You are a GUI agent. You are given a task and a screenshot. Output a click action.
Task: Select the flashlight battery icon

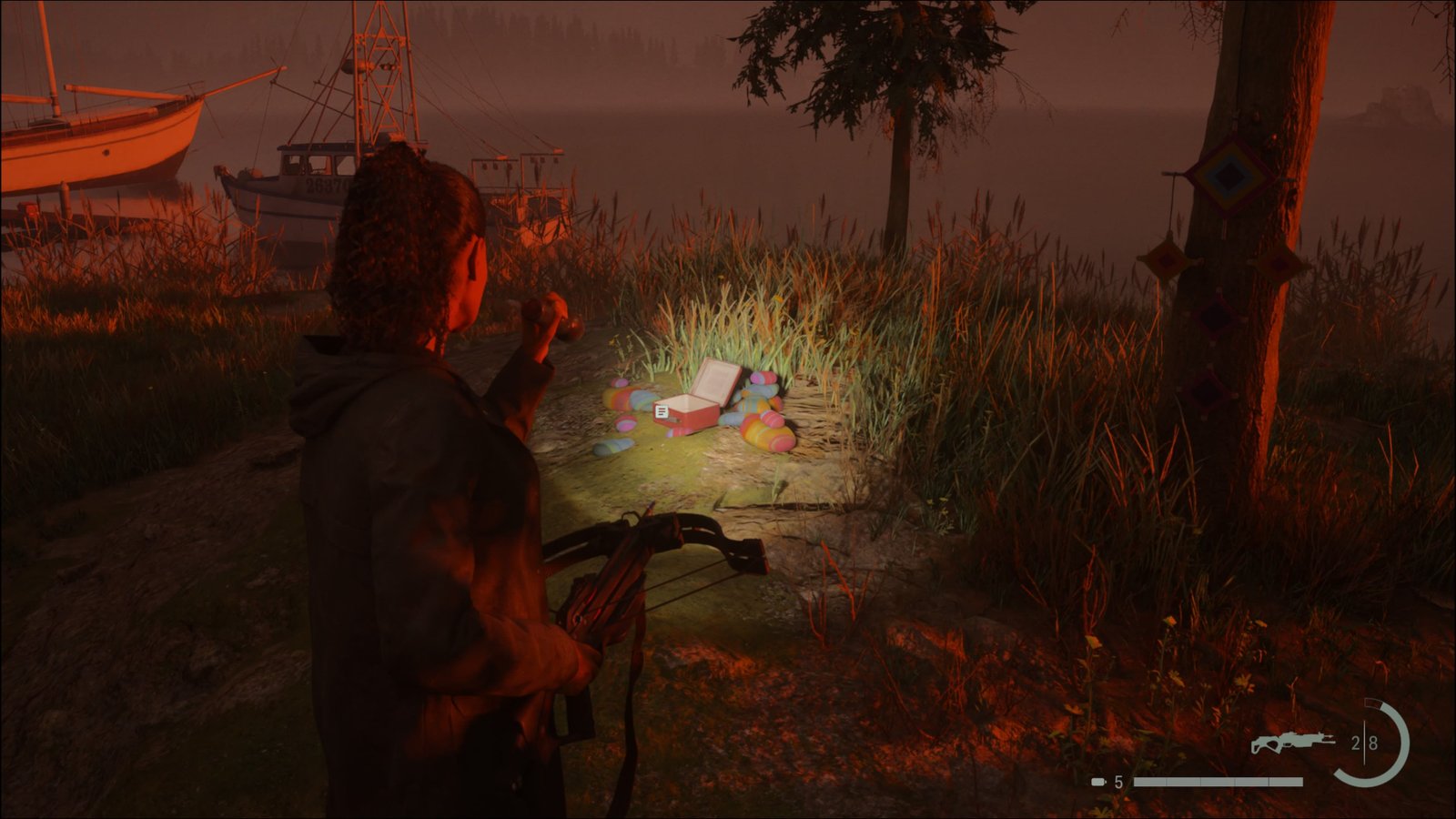pos(1099,782)
